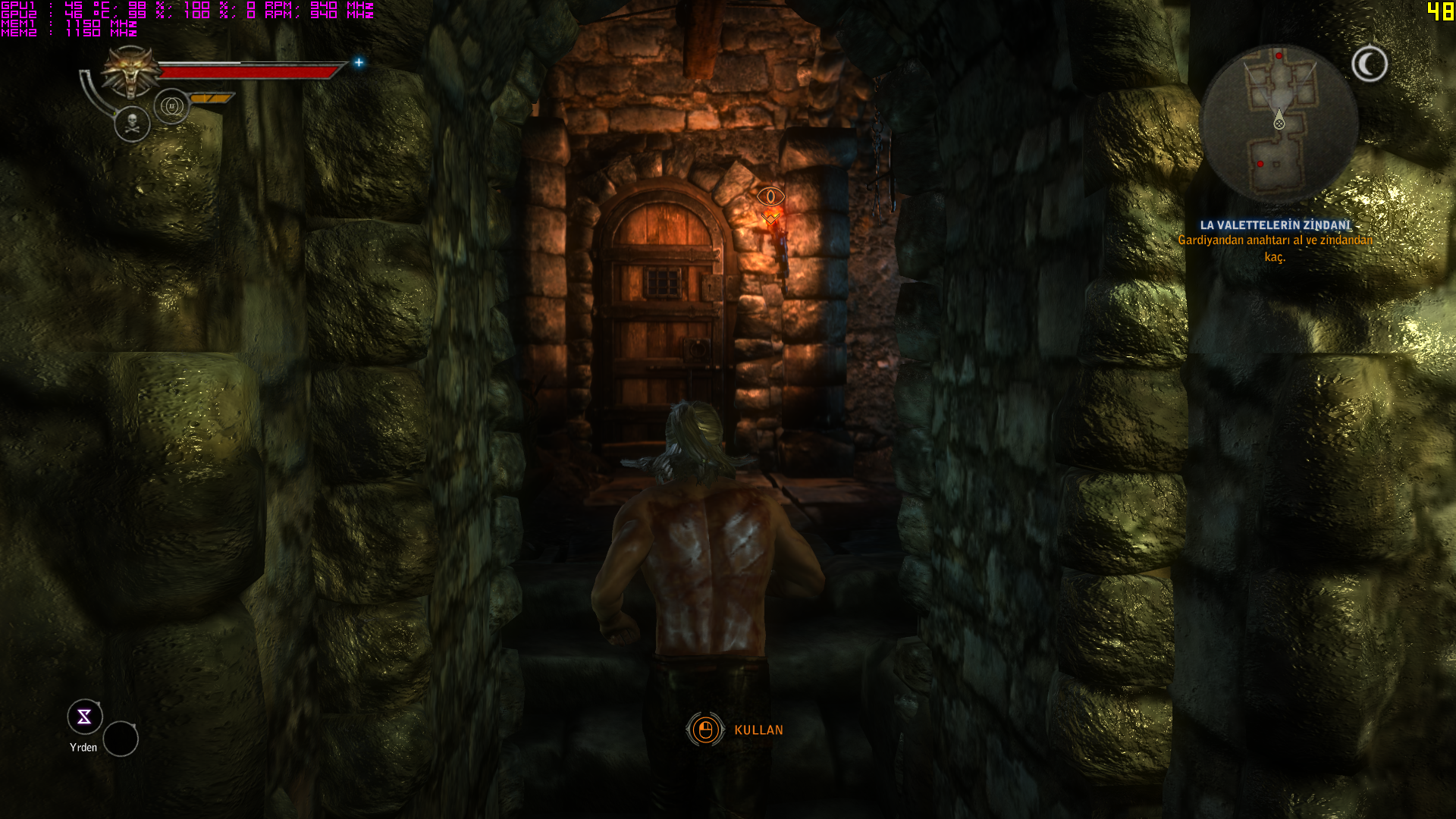Open the circular dungeon minimap
The height and width of the screenshot is (819, 1456).
pos(1279,123)
